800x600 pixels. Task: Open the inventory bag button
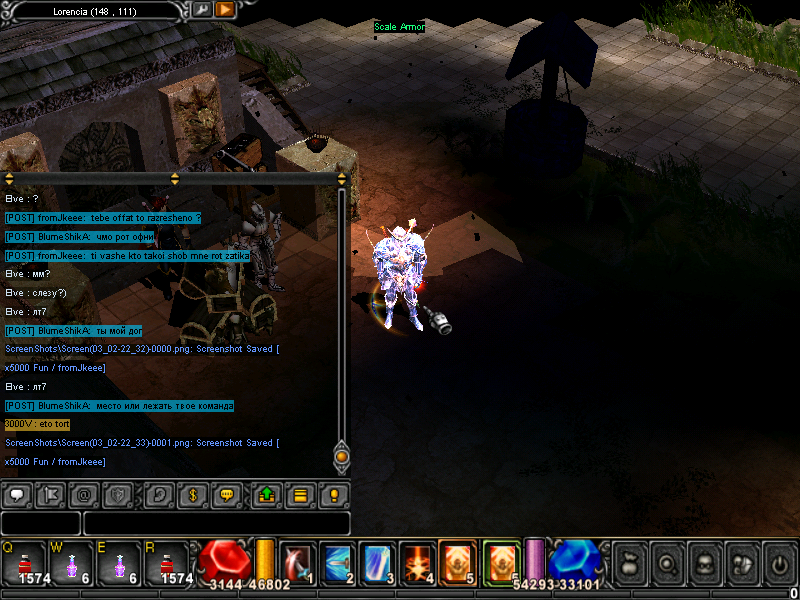(x=628, y=563)
